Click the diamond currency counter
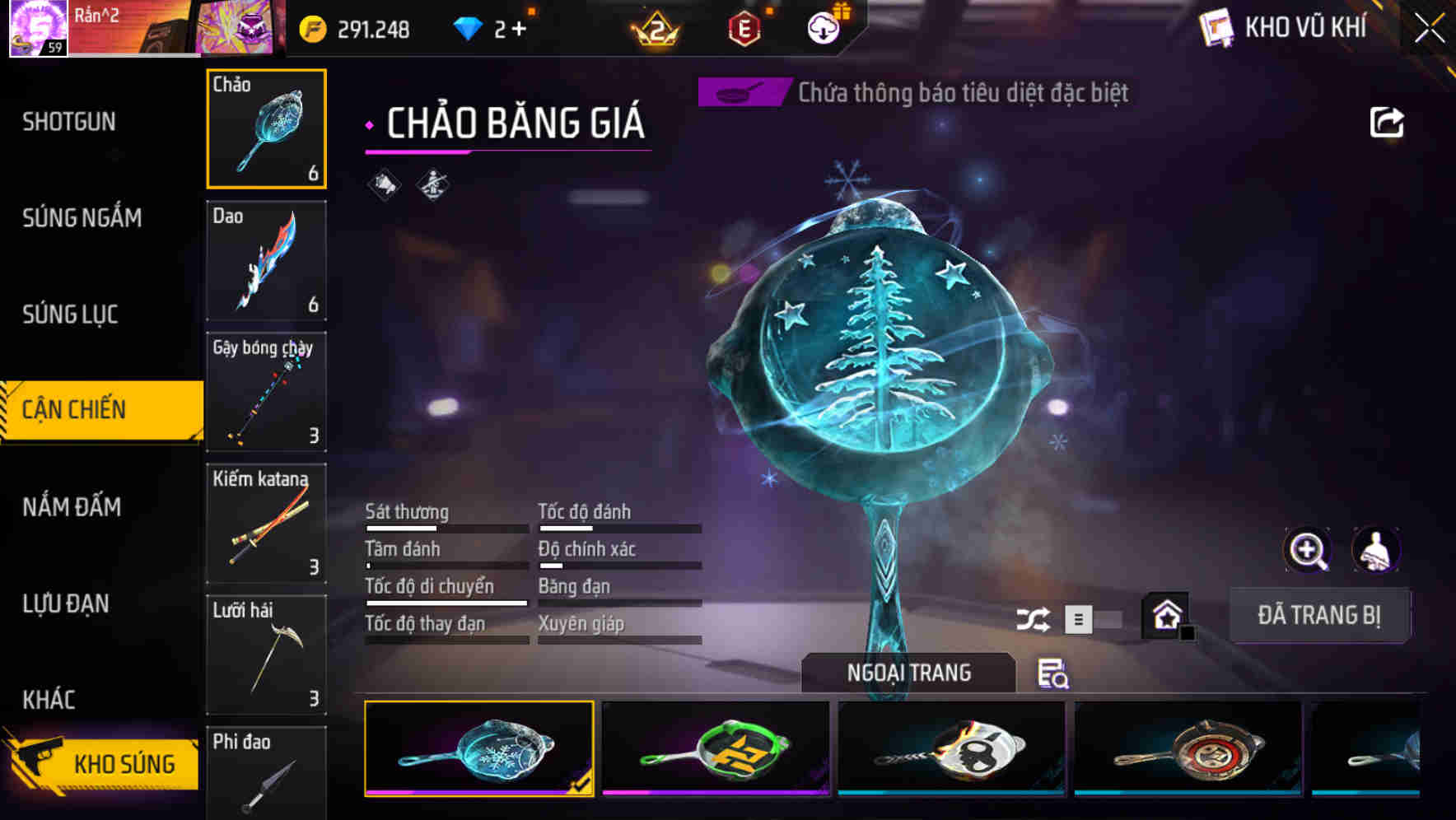The image size is (1456, 820). tap(488, 26)
